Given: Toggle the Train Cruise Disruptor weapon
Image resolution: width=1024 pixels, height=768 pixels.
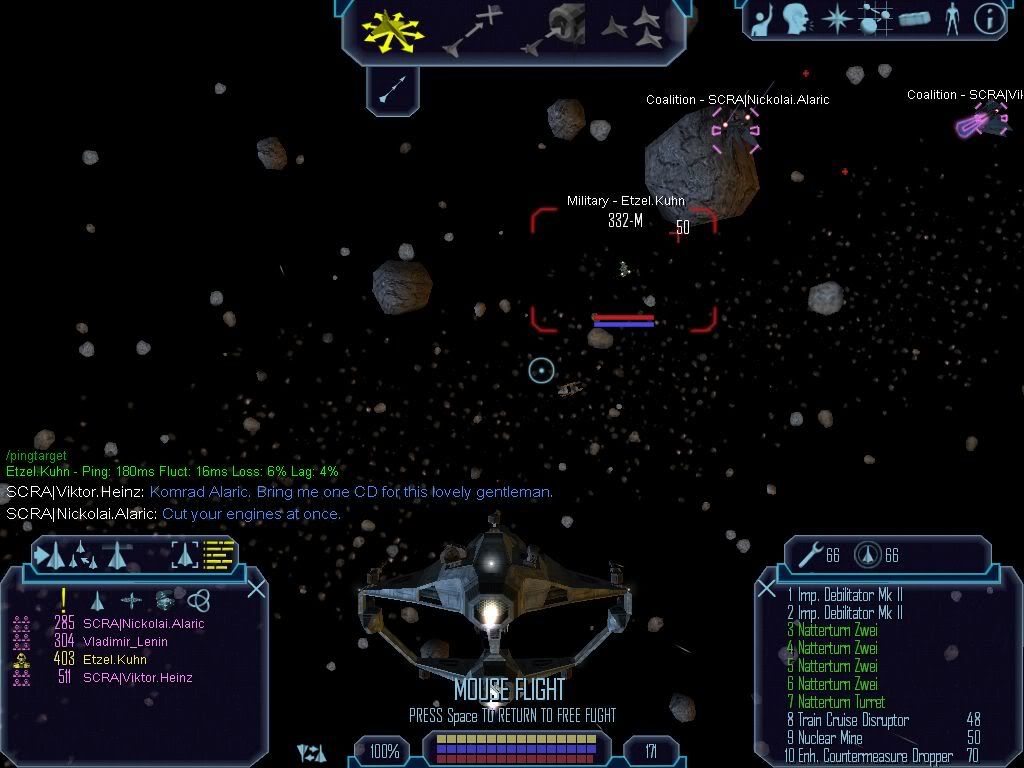Looking at the screenshot, I should [x=852, y=720].
